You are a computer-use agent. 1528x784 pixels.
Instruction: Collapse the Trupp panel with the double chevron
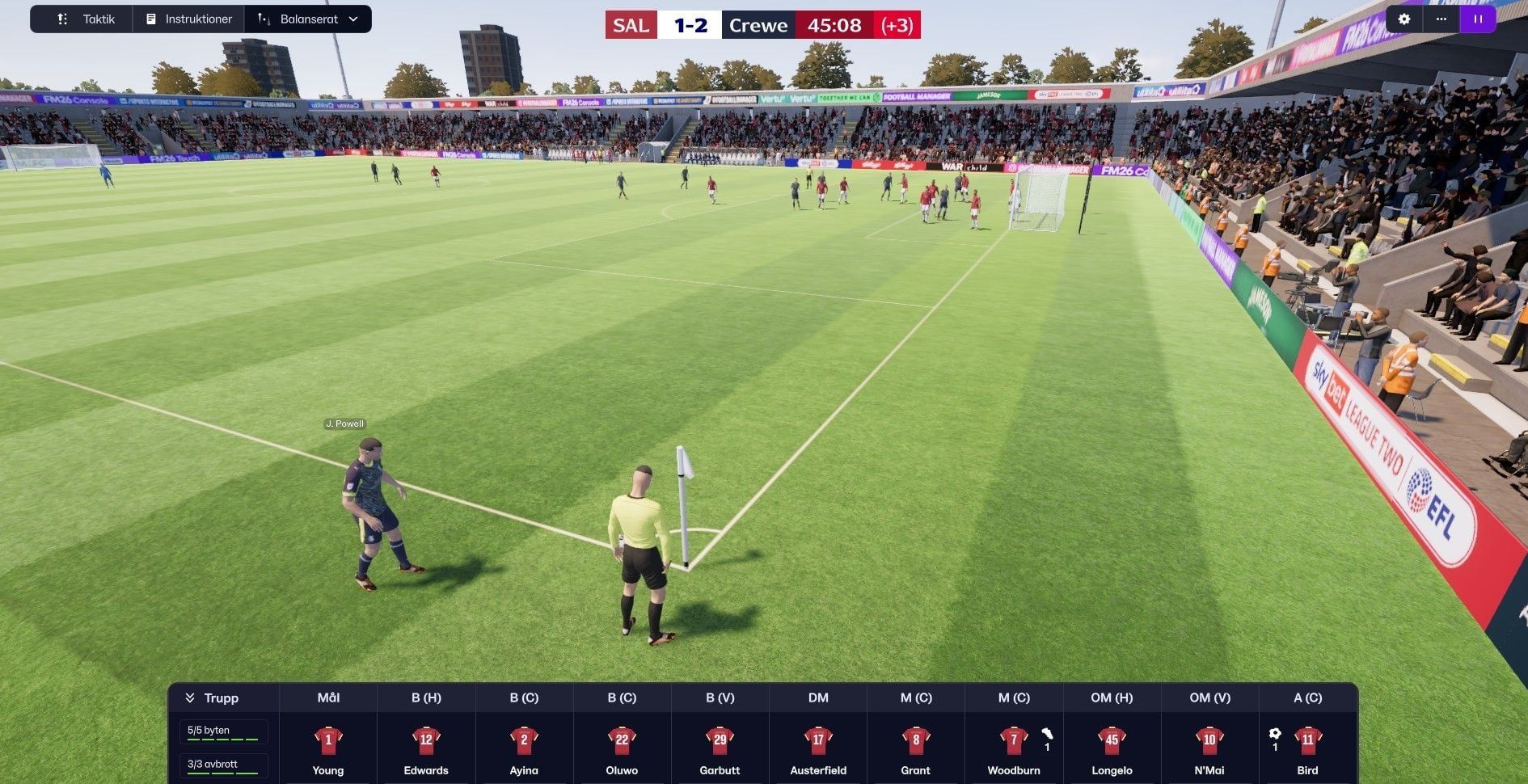[x=191, y=697]
